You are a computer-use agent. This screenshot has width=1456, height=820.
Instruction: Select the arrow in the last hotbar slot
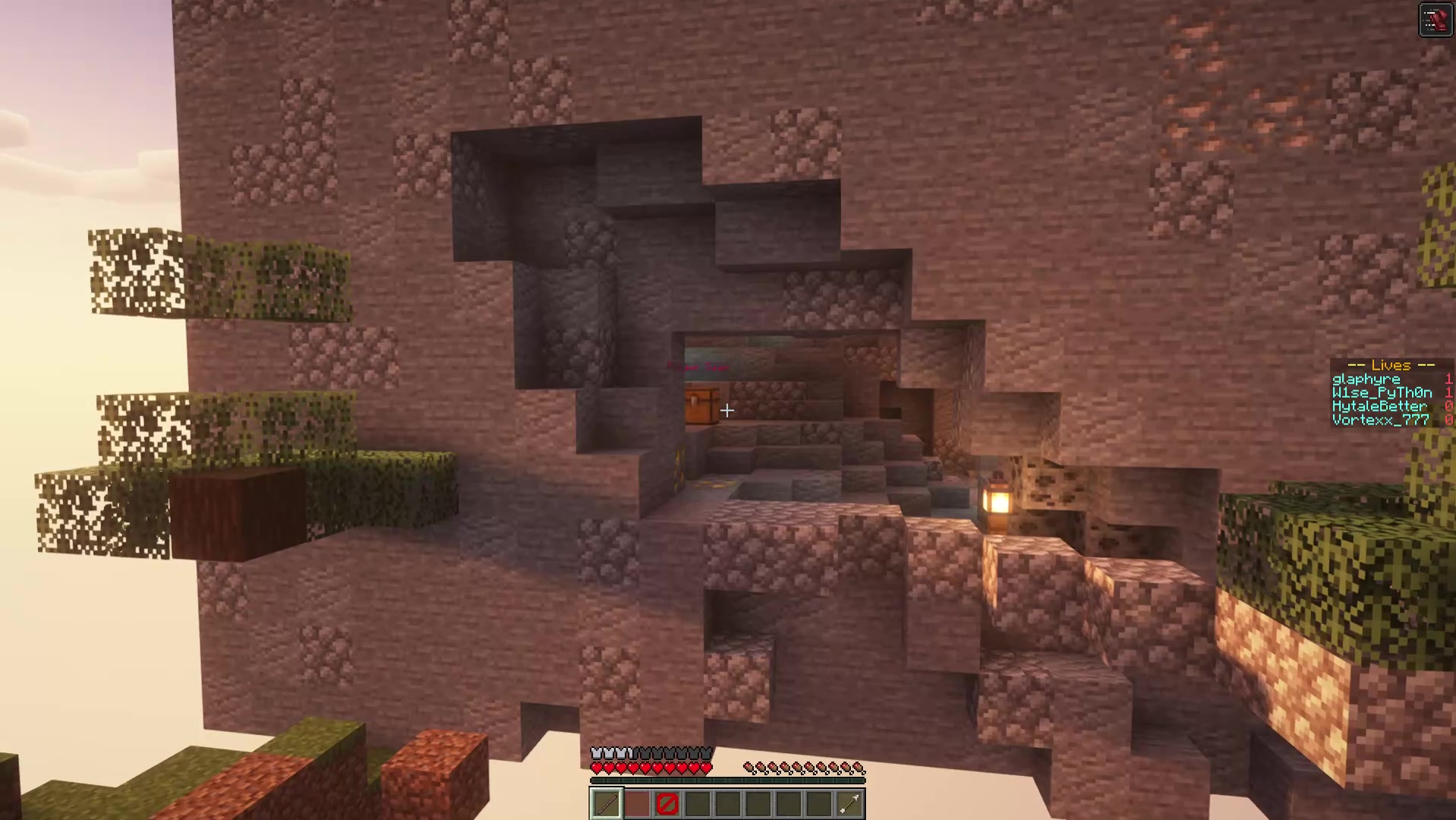tap(849, 803)
